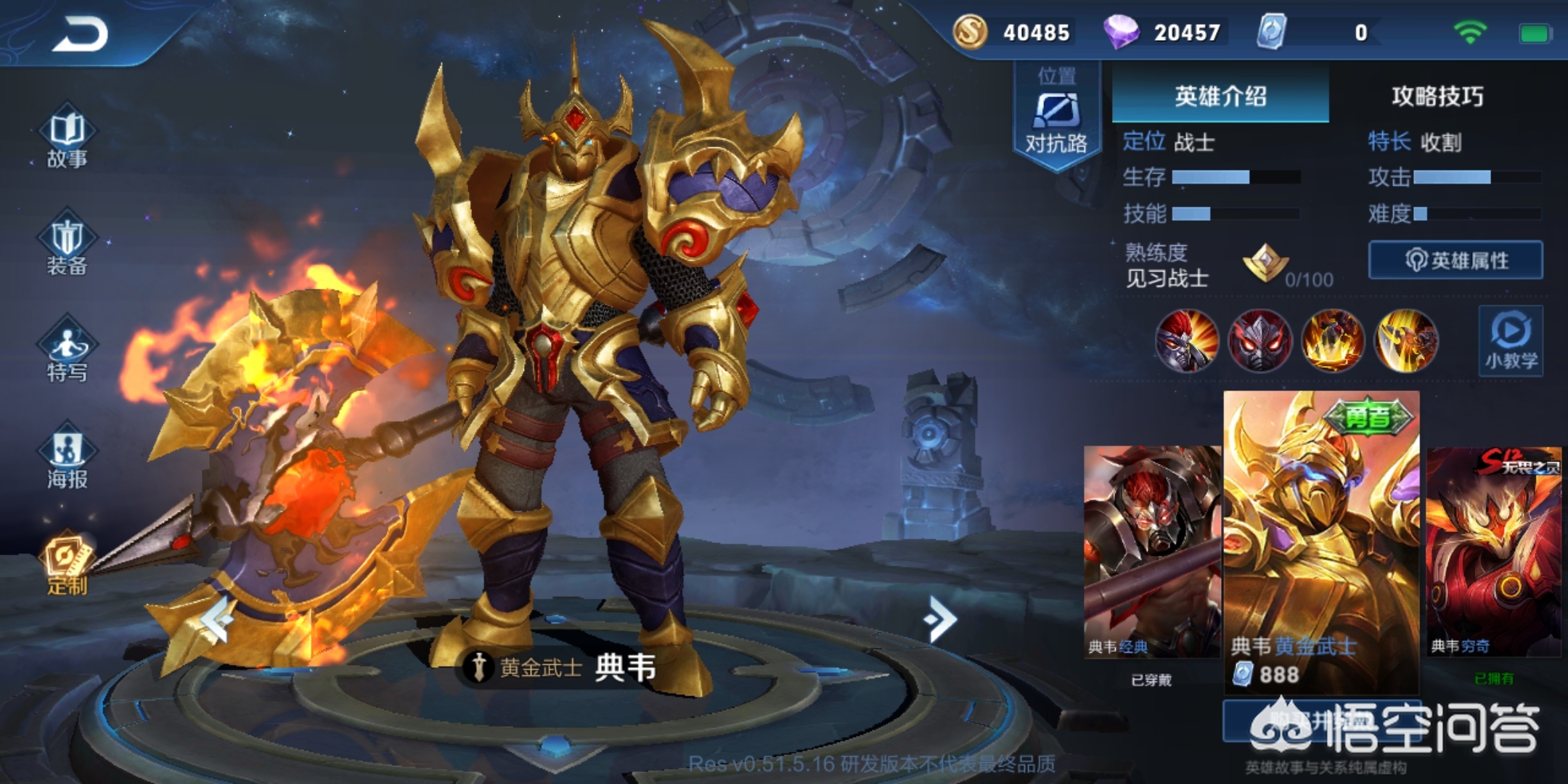Play the 小教学 tutorial video
This screenshot has height=784, width=1568.
(x=1511, y=340)
